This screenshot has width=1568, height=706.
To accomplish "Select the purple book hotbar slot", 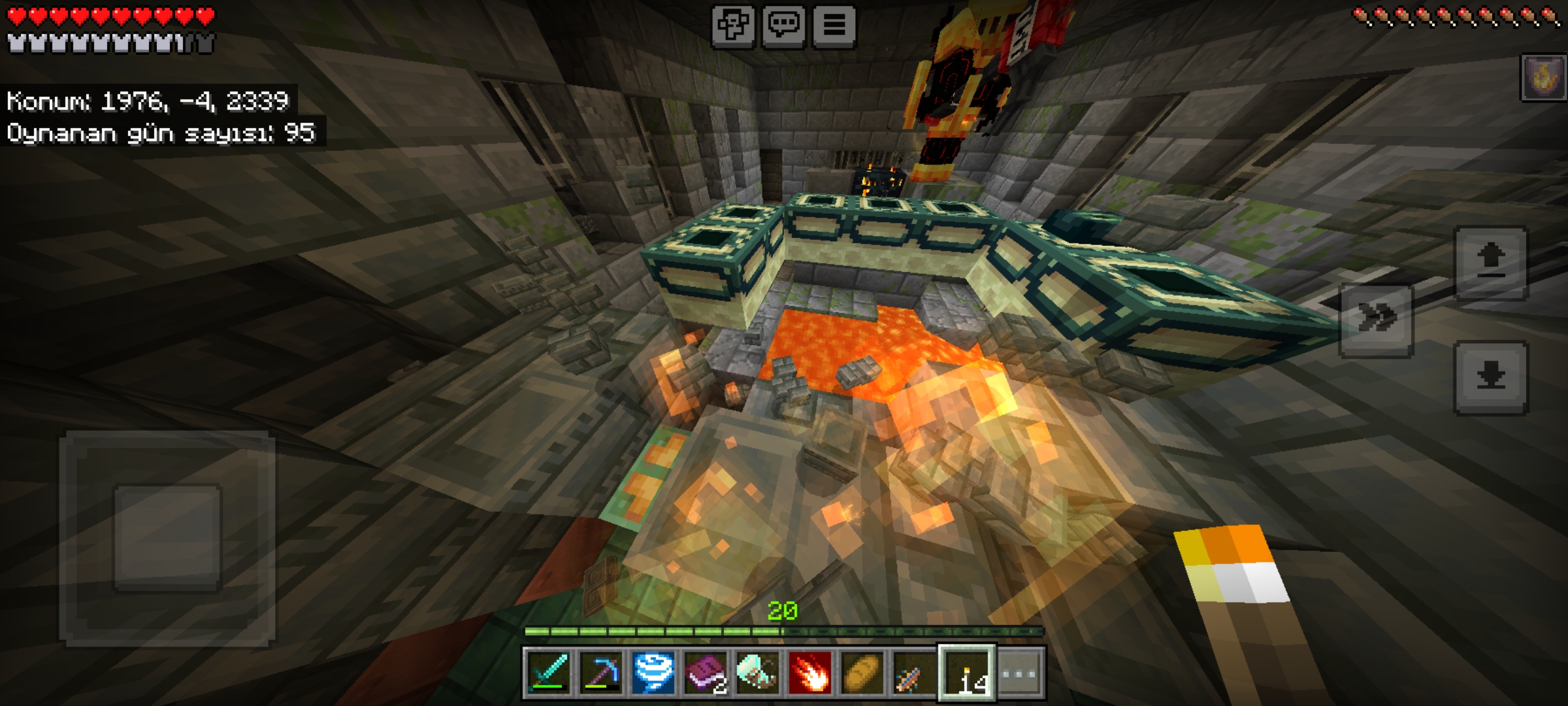I will coord(706,673).
